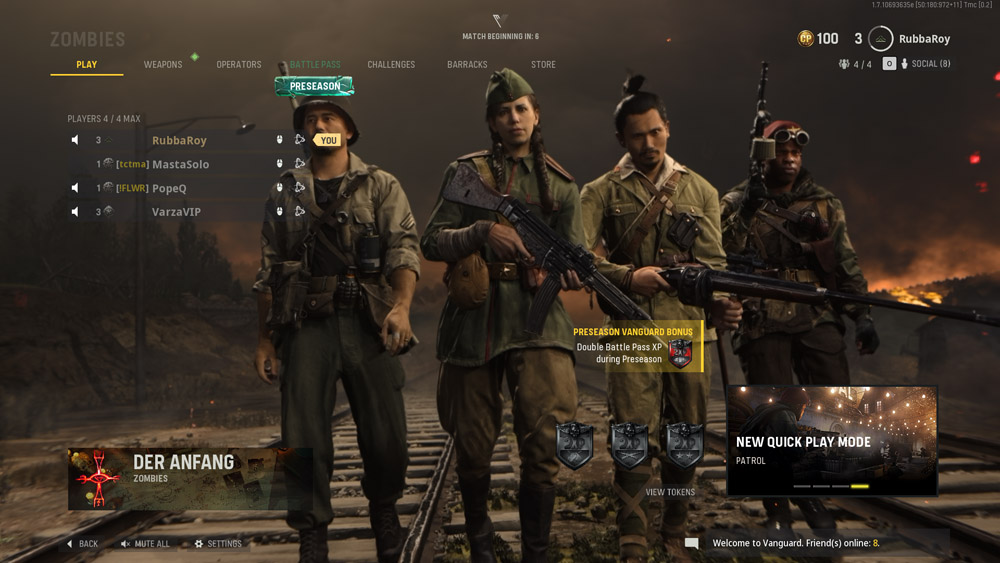Open the Social friends menu
1000x563 pixels.
tap(925, 64)
